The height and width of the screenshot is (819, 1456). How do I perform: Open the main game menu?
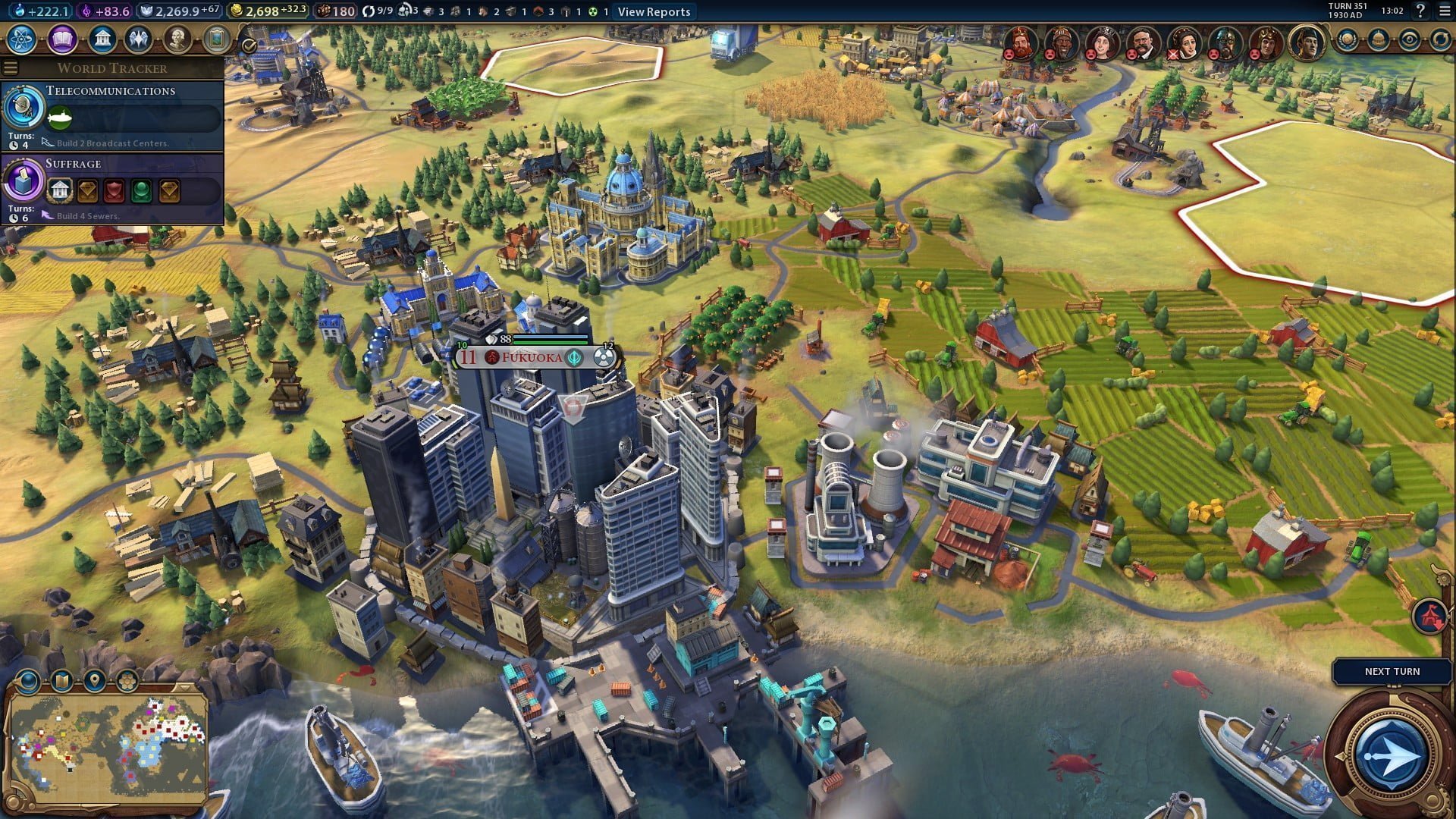pyautogui.click(x=1443, y=11)
